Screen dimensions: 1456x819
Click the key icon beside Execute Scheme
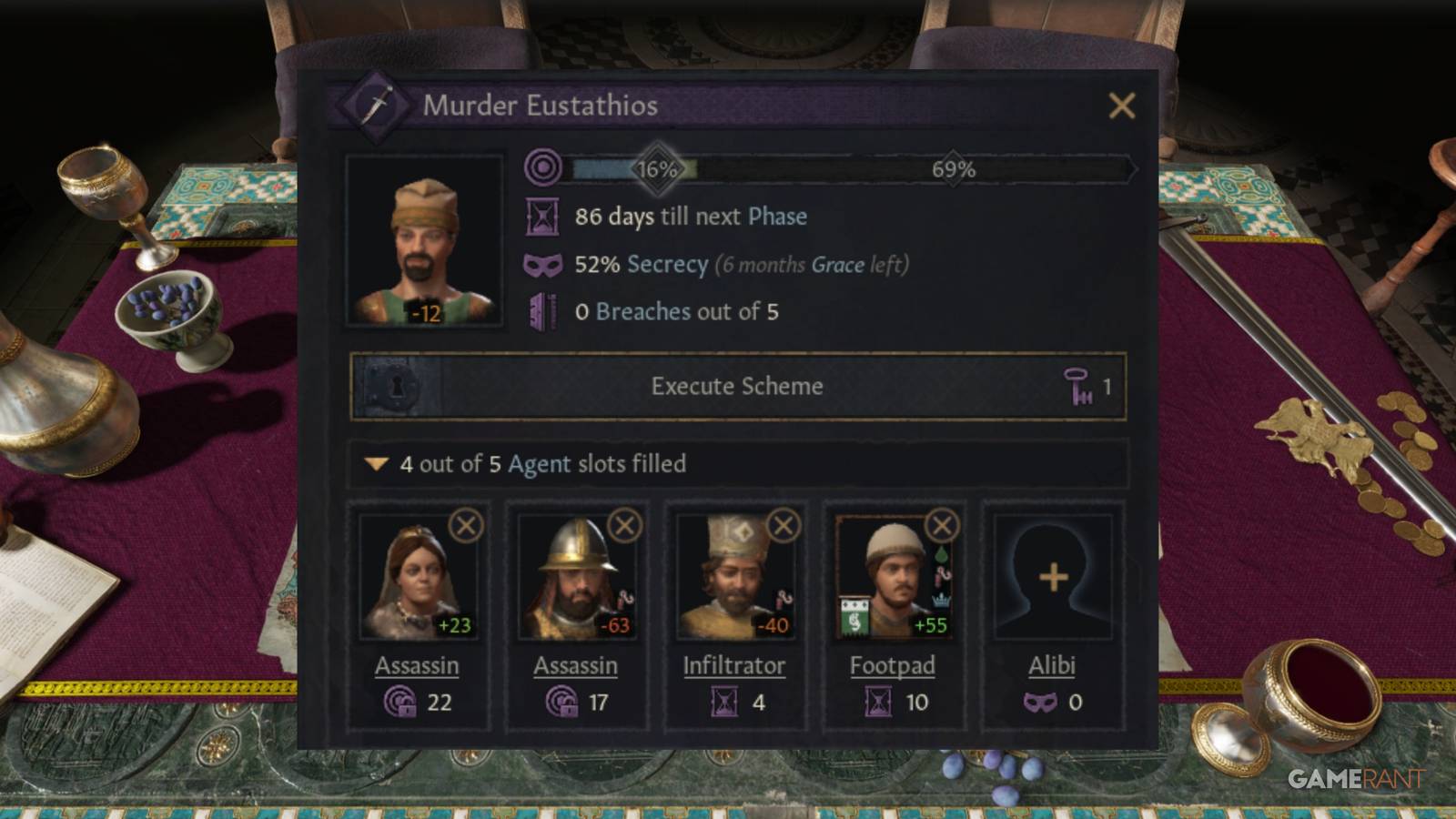(1078, 387)
